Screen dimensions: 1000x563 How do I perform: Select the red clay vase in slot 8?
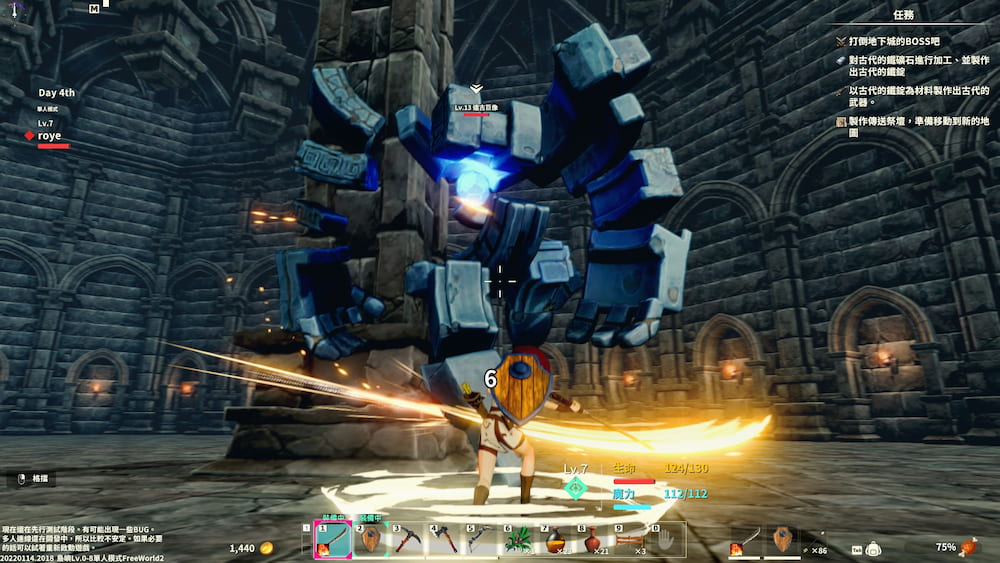pyautogui.click(x=595, y=541)
